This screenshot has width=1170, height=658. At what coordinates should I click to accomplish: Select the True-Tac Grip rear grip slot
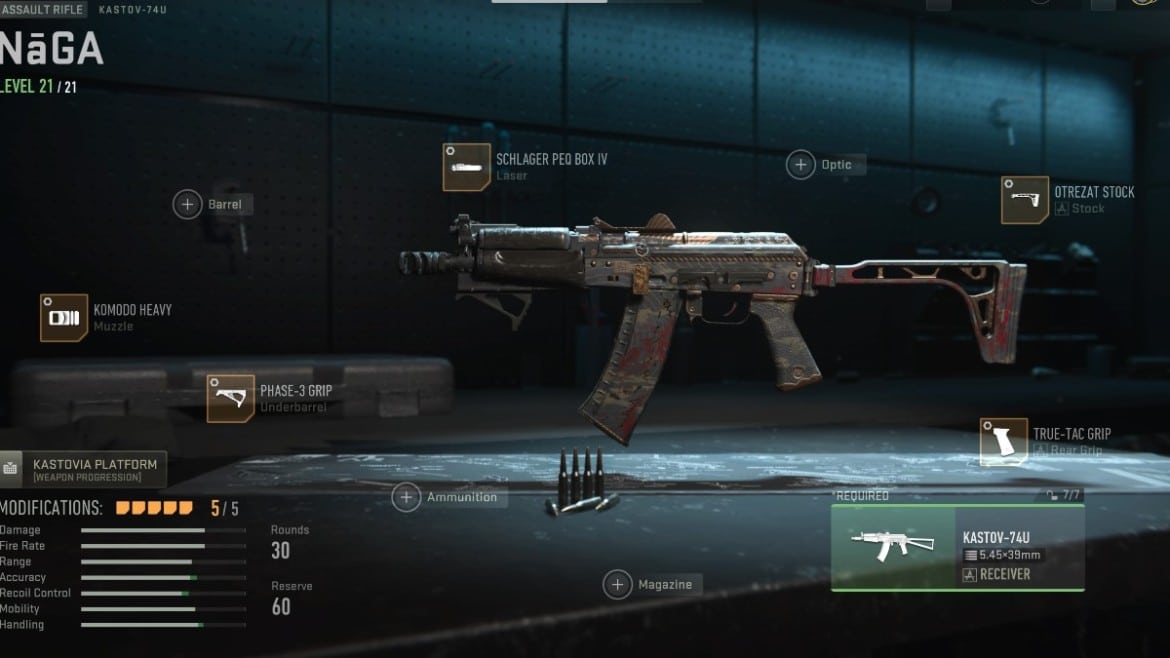point(1003,442)
